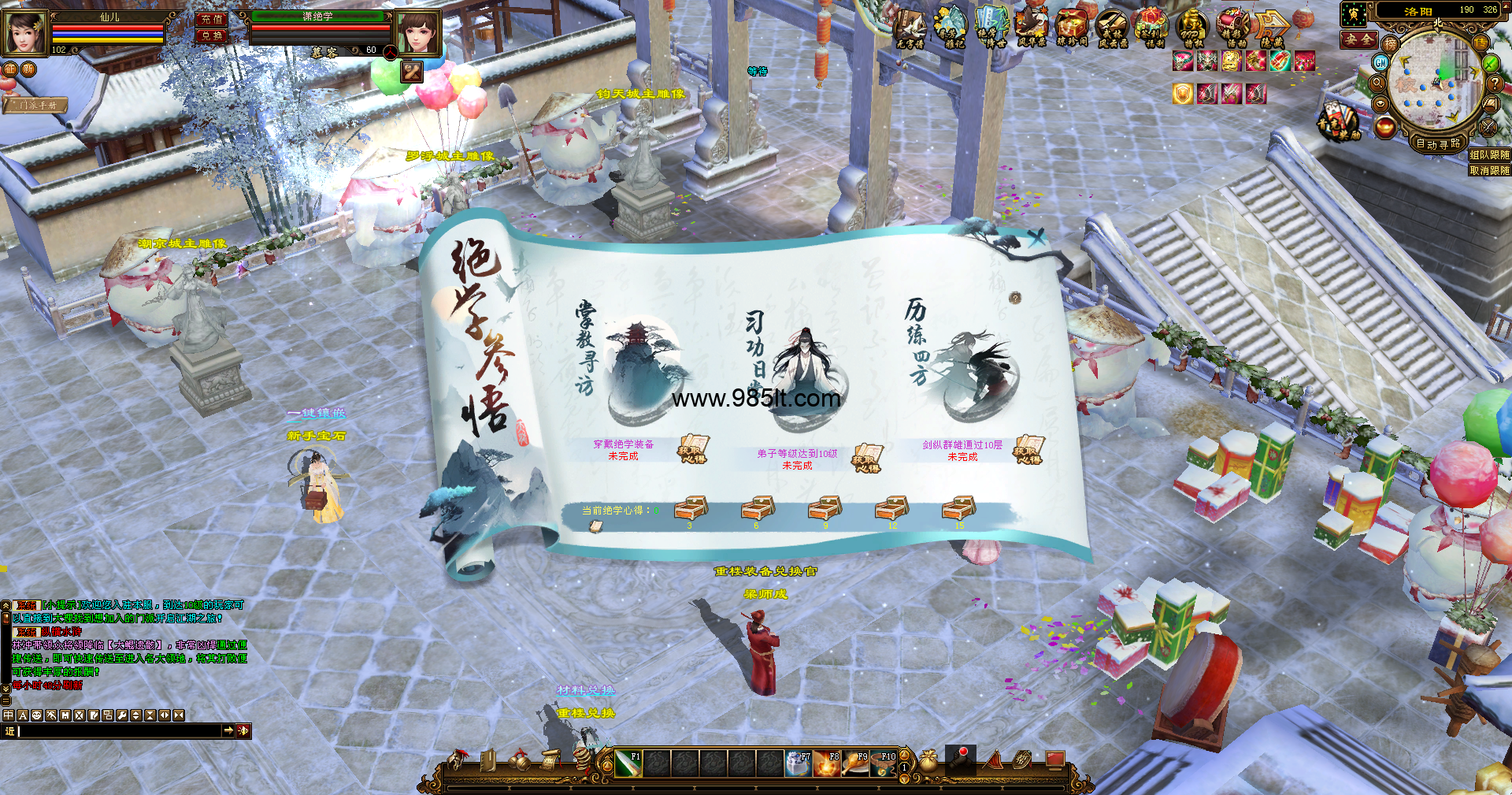Select the 仙儿 player portrait
This screenshot has width=1512, height=795.
[x=25, y=33]
